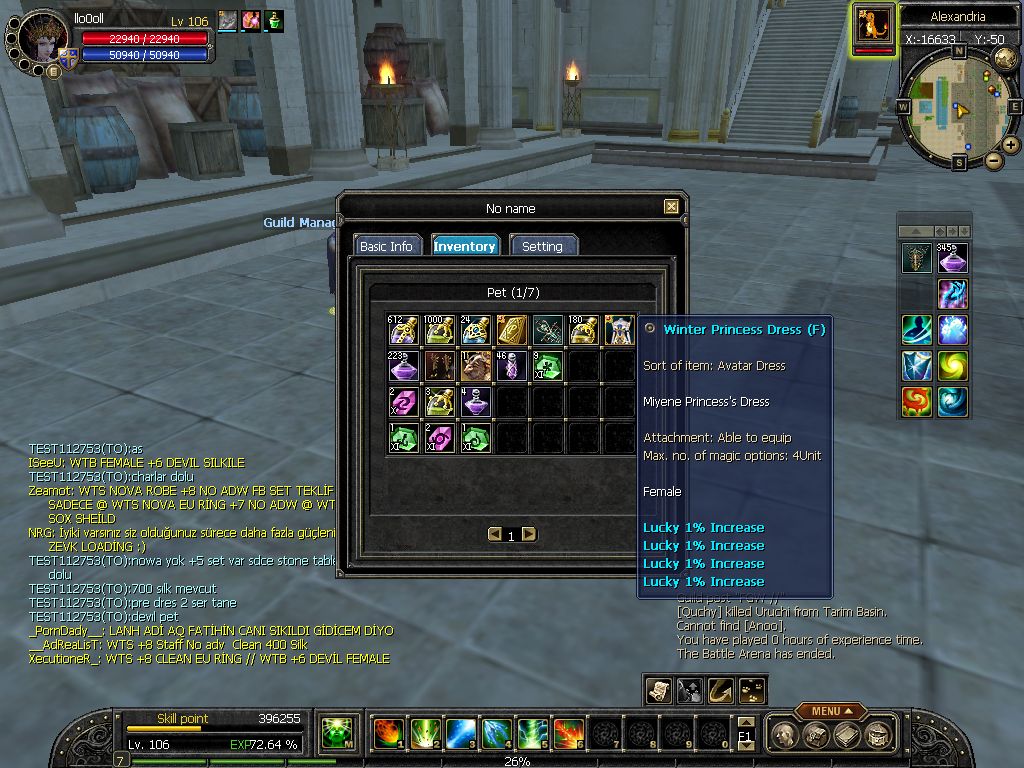Select the Winter Princess Dress item slot
The height and width of the screenshot is (768, 1024).
coord(620,330)
